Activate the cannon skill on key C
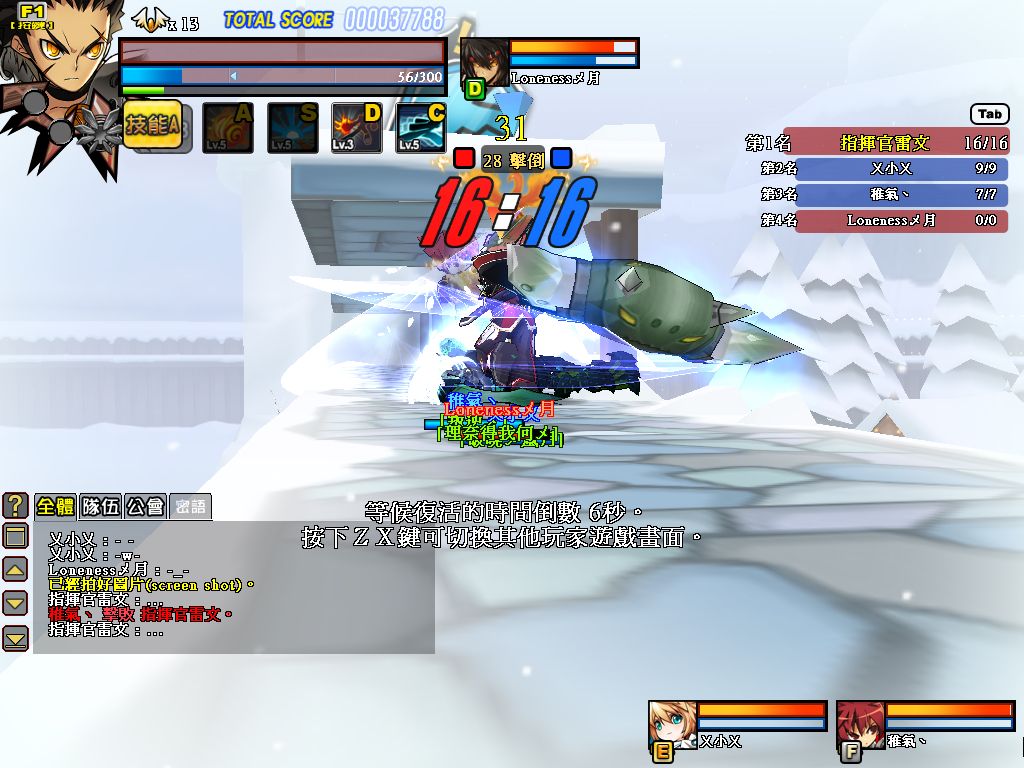 click(420, 128)
